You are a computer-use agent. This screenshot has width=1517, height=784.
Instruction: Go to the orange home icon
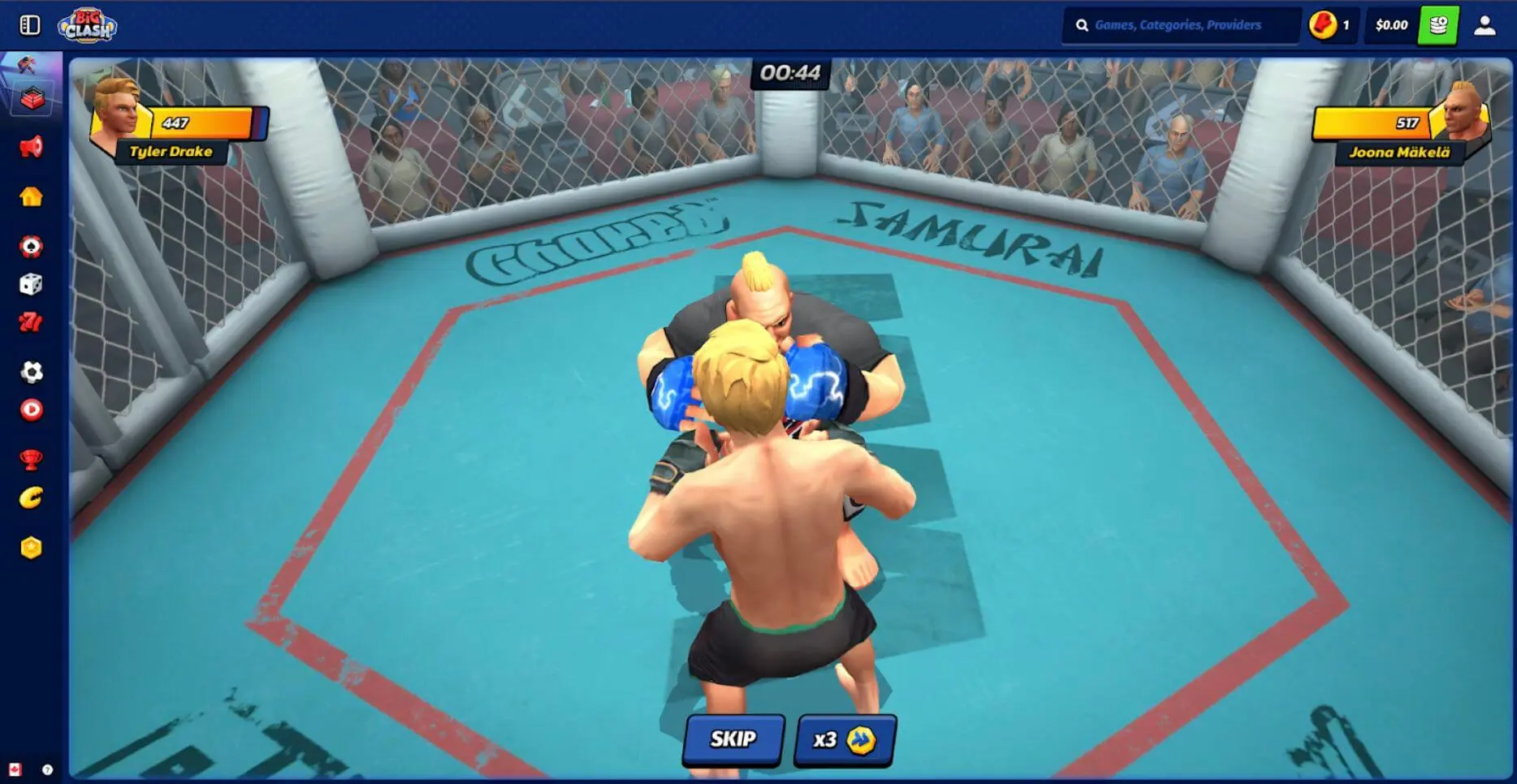31,196
